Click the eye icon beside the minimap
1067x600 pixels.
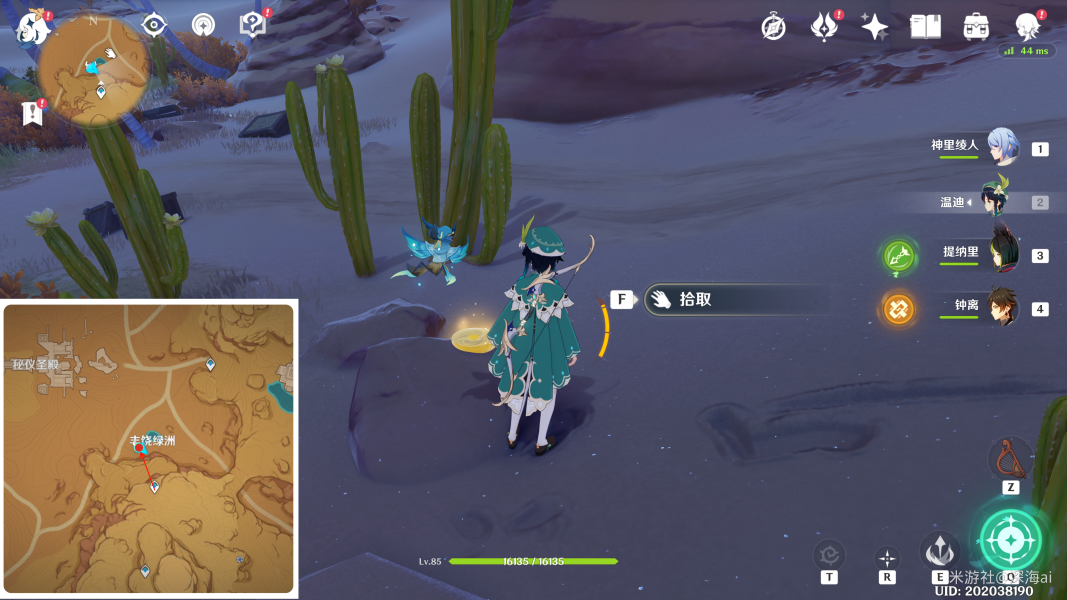(154, 25)
